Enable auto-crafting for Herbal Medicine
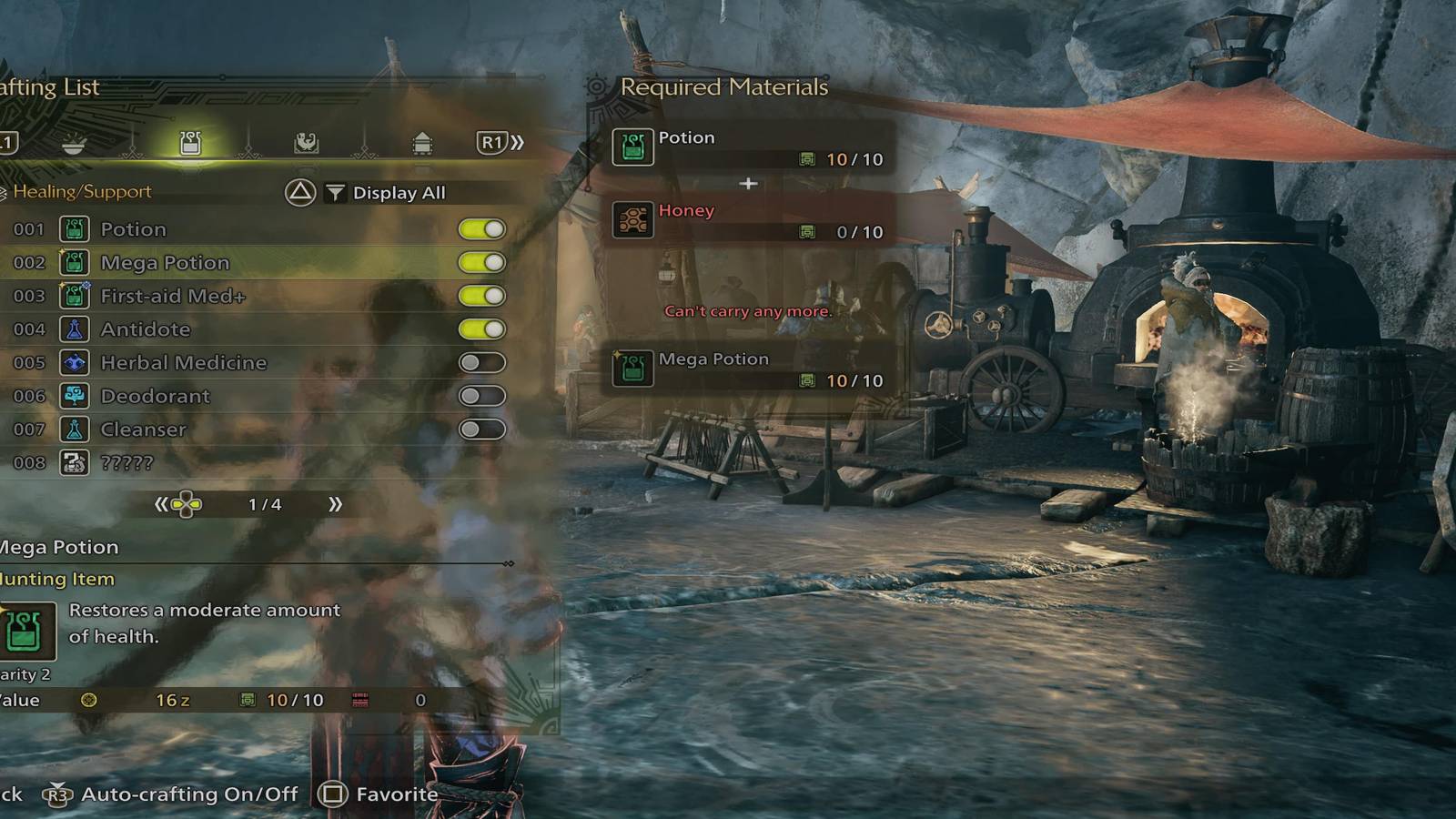 tap(482, 363)
